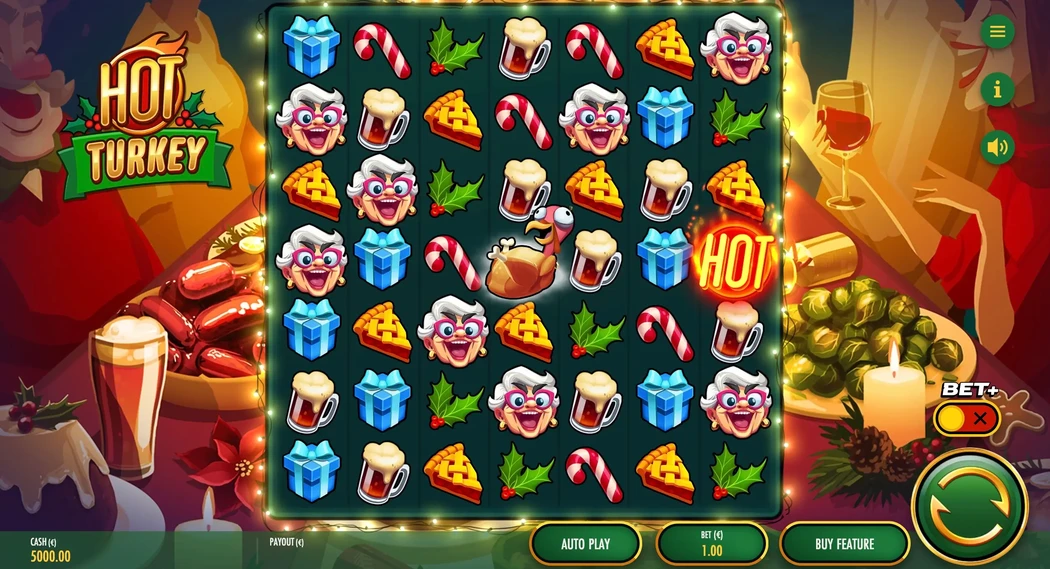The width and height of the screenshot is (1050, 569).
Task: Show the game info page
Action: point(997,90)
